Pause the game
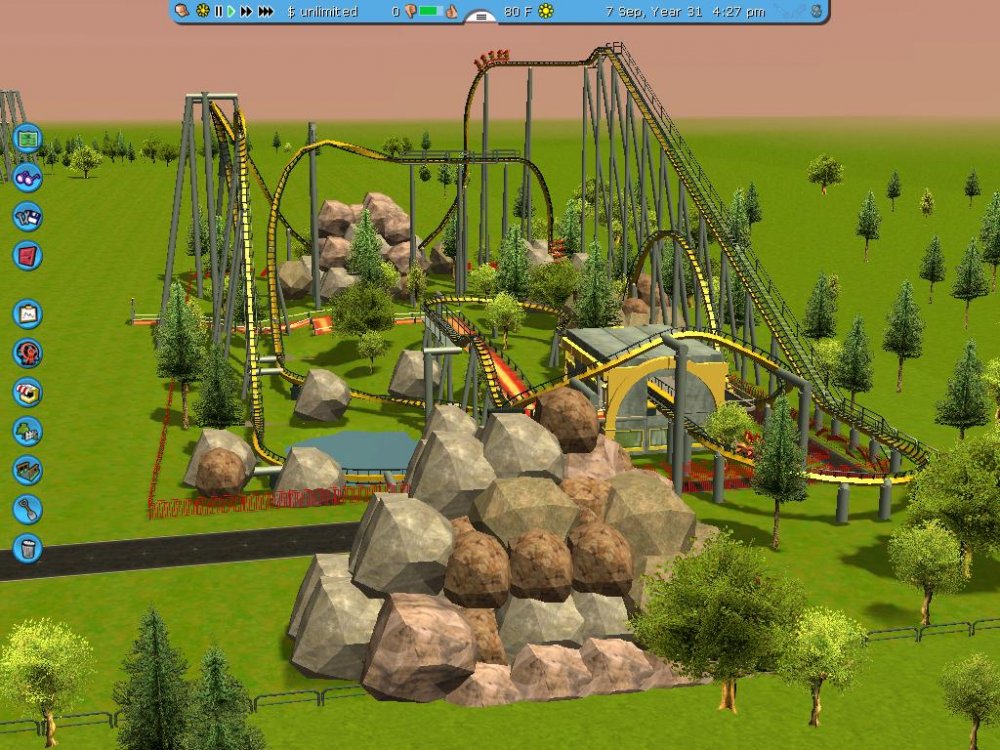 point(219,11)
